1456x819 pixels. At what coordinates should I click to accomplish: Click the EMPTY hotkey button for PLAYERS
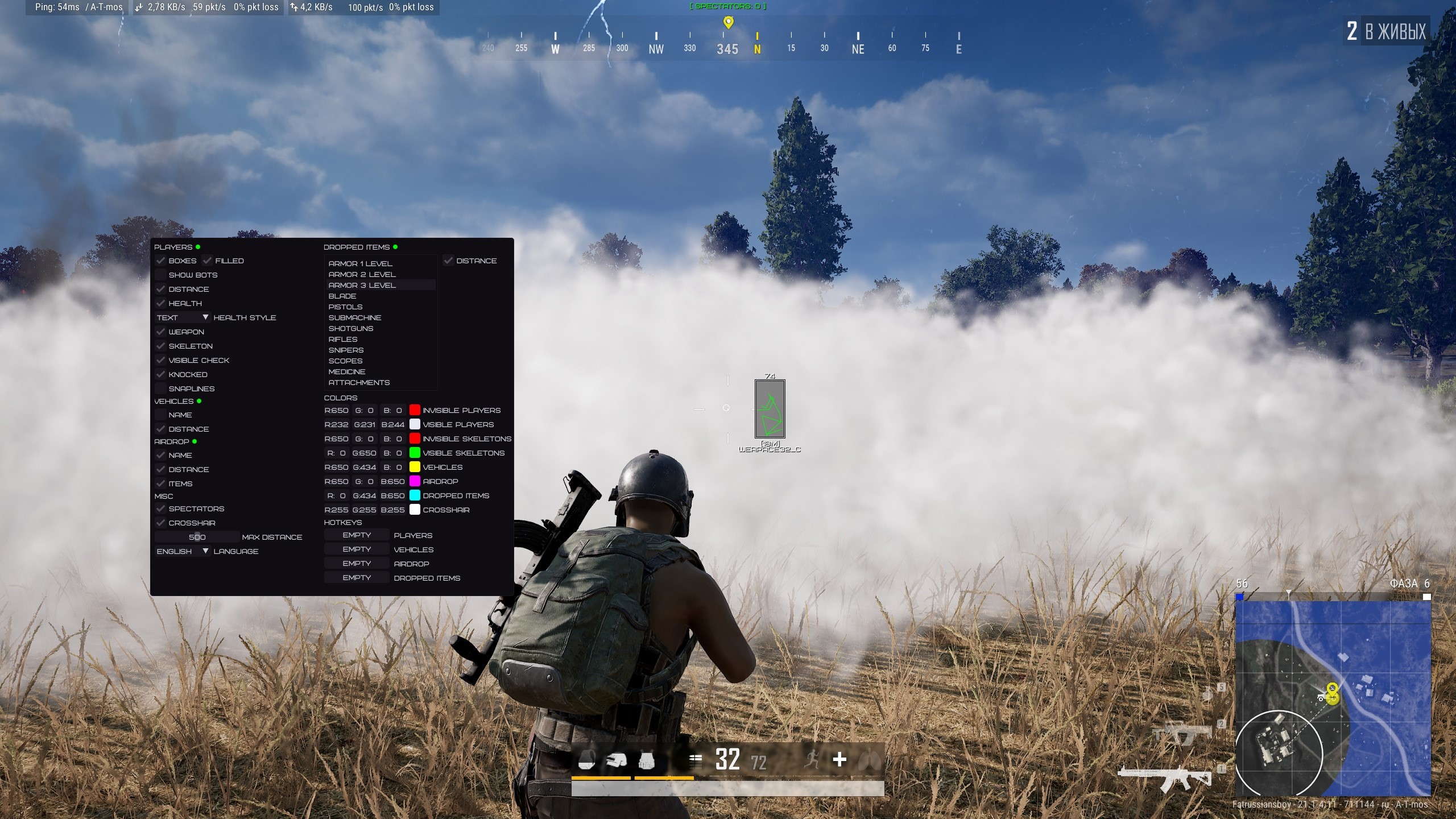click(x=356, y=535)
